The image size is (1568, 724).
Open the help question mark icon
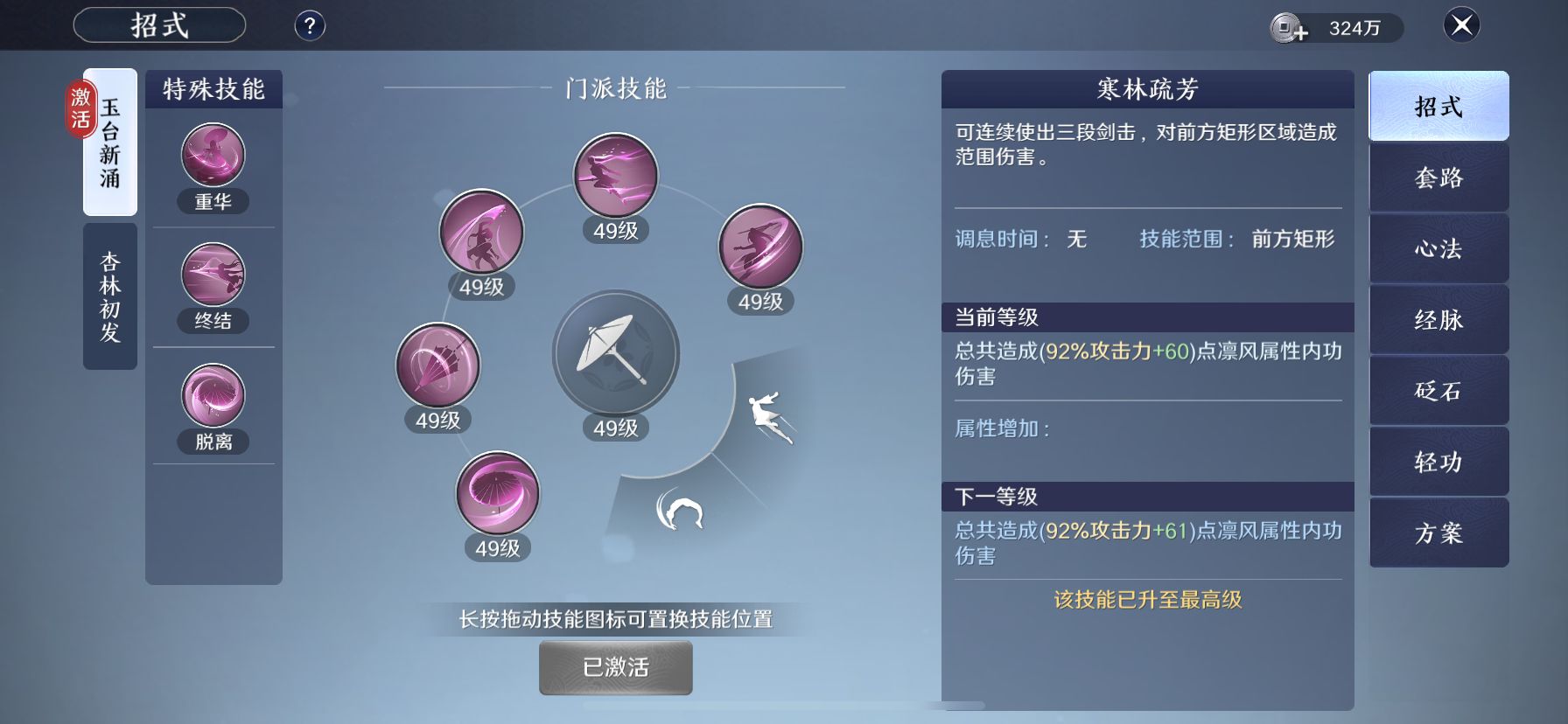point(308,25)
